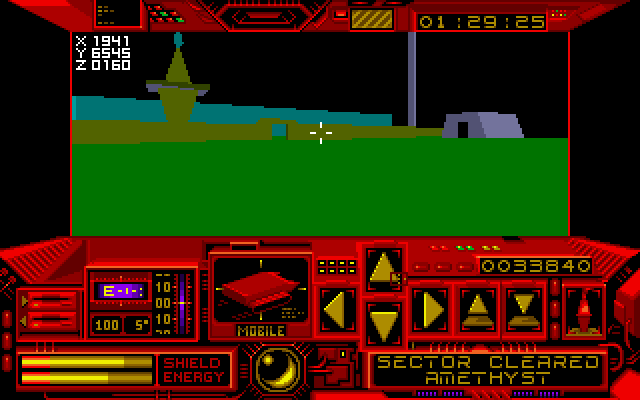The image size is (640, 400).
Task: Click the inverted pyramid down button
Action: click(x=524, y=309)
